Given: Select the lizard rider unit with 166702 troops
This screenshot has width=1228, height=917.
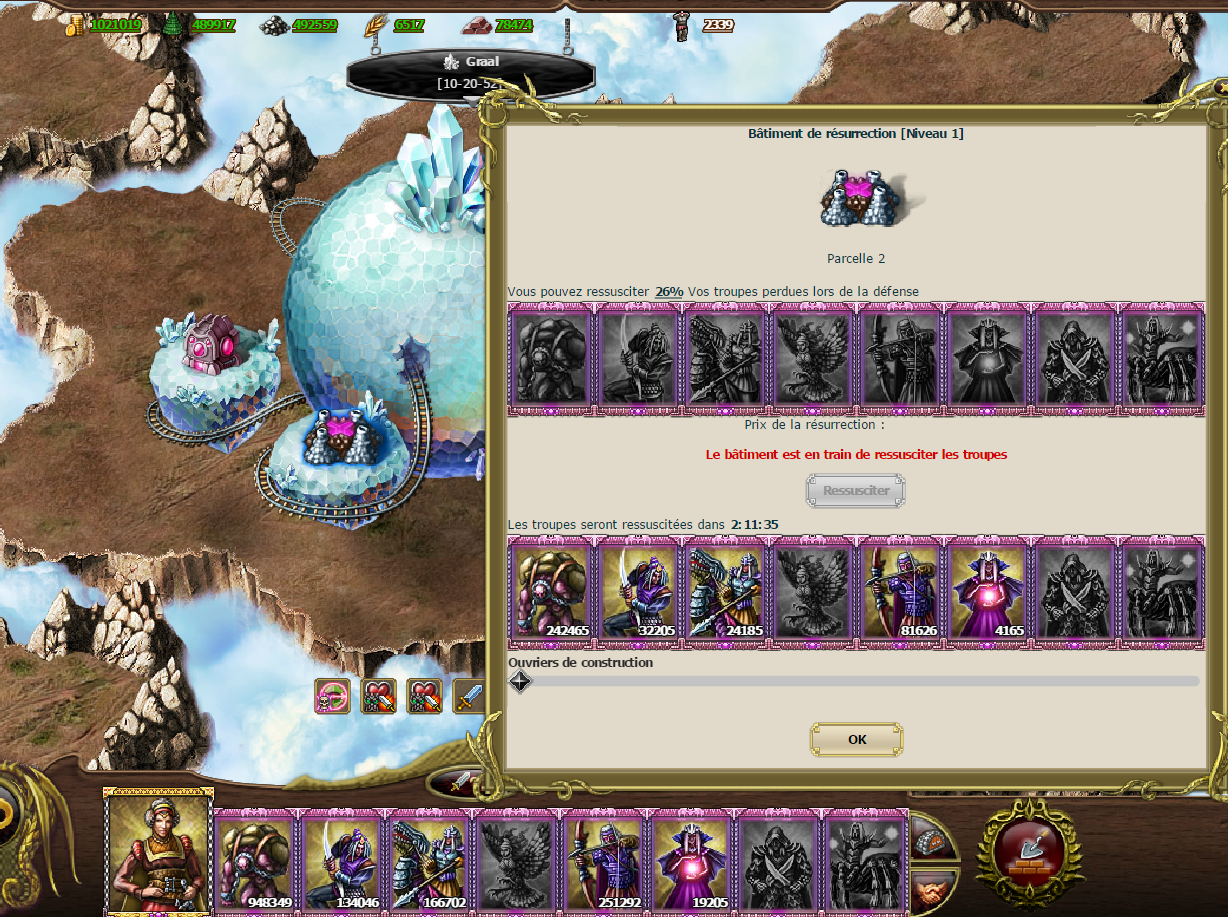Looking at the screenshot, I should [429, 856].
